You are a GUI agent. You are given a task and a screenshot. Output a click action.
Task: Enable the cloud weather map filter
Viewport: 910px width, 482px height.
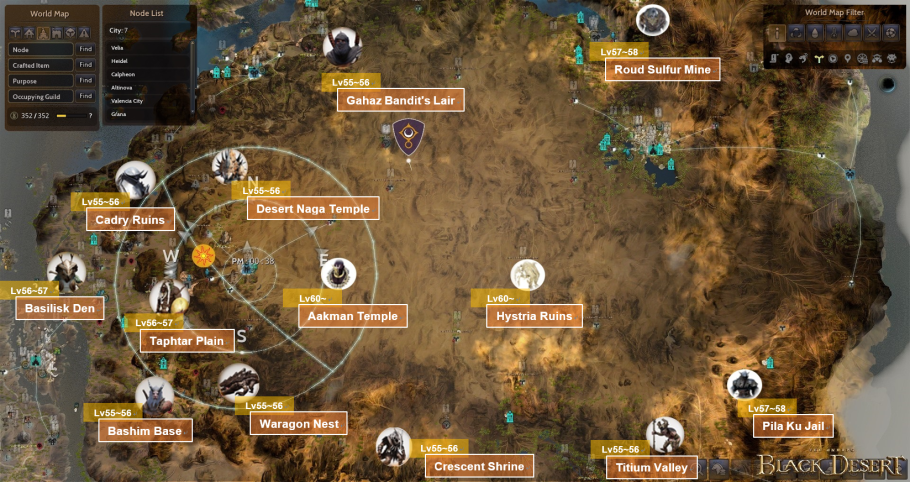coord(851,34)
